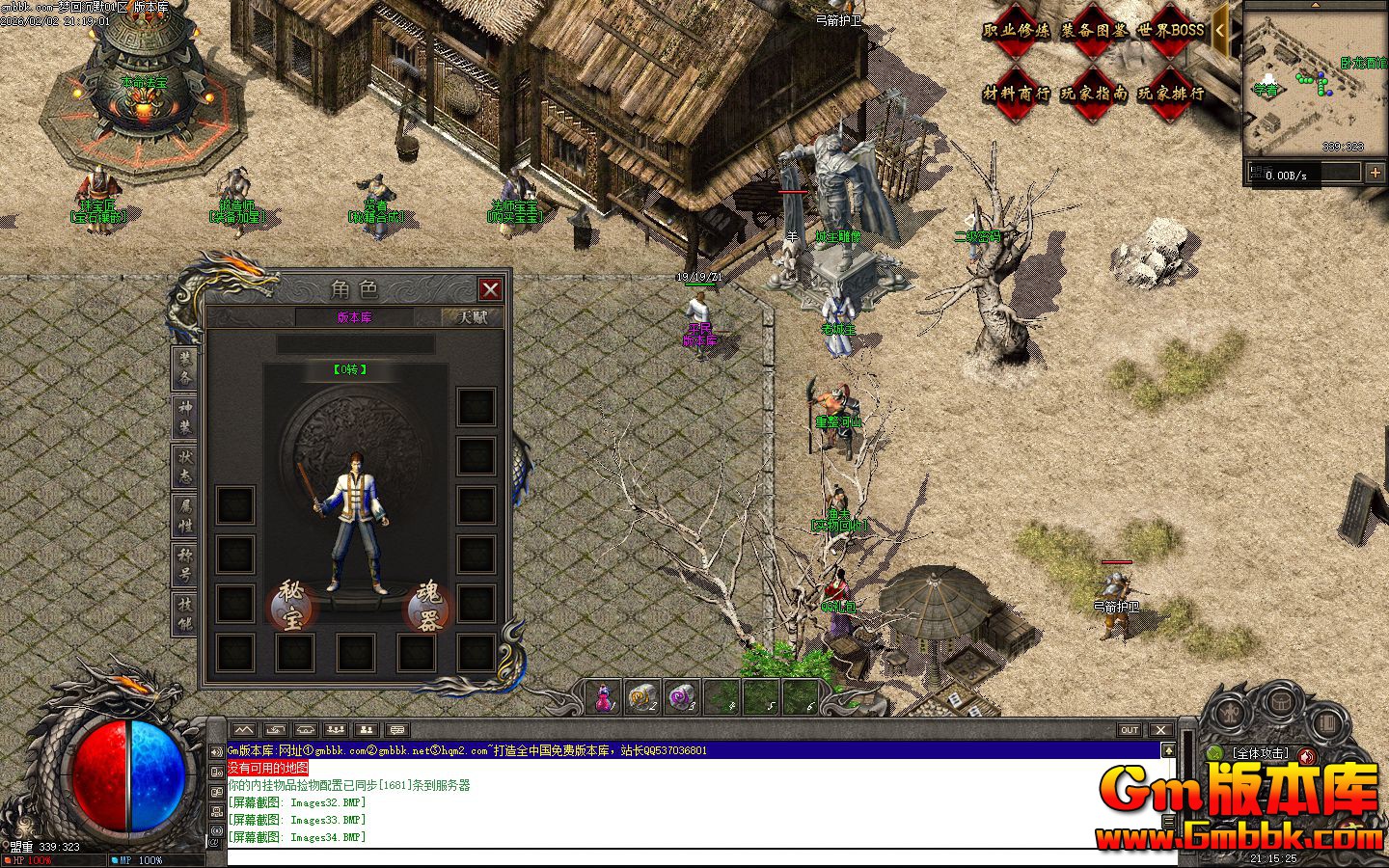Visit the 材料商行 material shop
The height and width of the screenshot is (868, 1389).
(x=1016, y=94)
